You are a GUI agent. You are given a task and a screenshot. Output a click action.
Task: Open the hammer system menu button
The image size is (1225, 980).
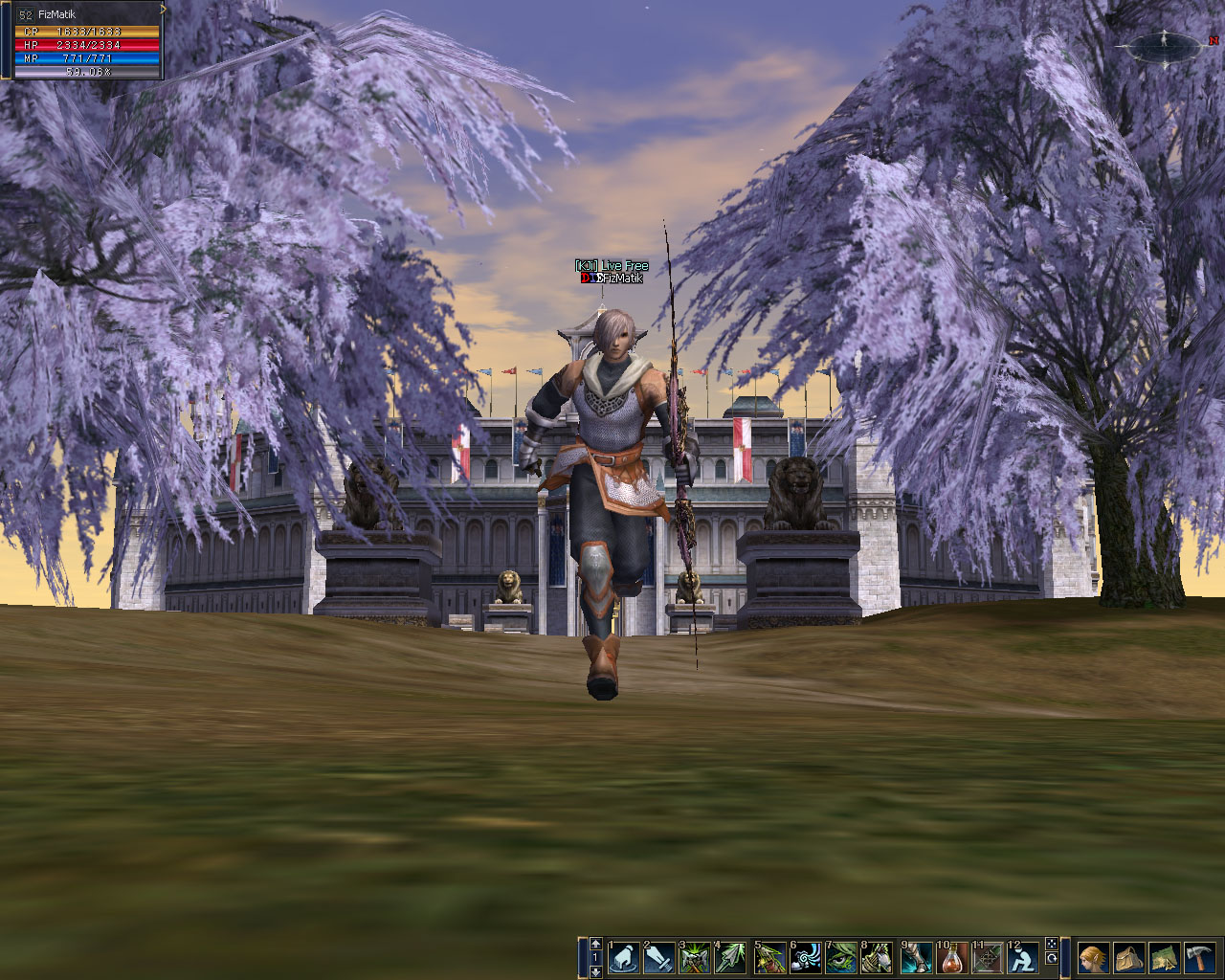1199,958
